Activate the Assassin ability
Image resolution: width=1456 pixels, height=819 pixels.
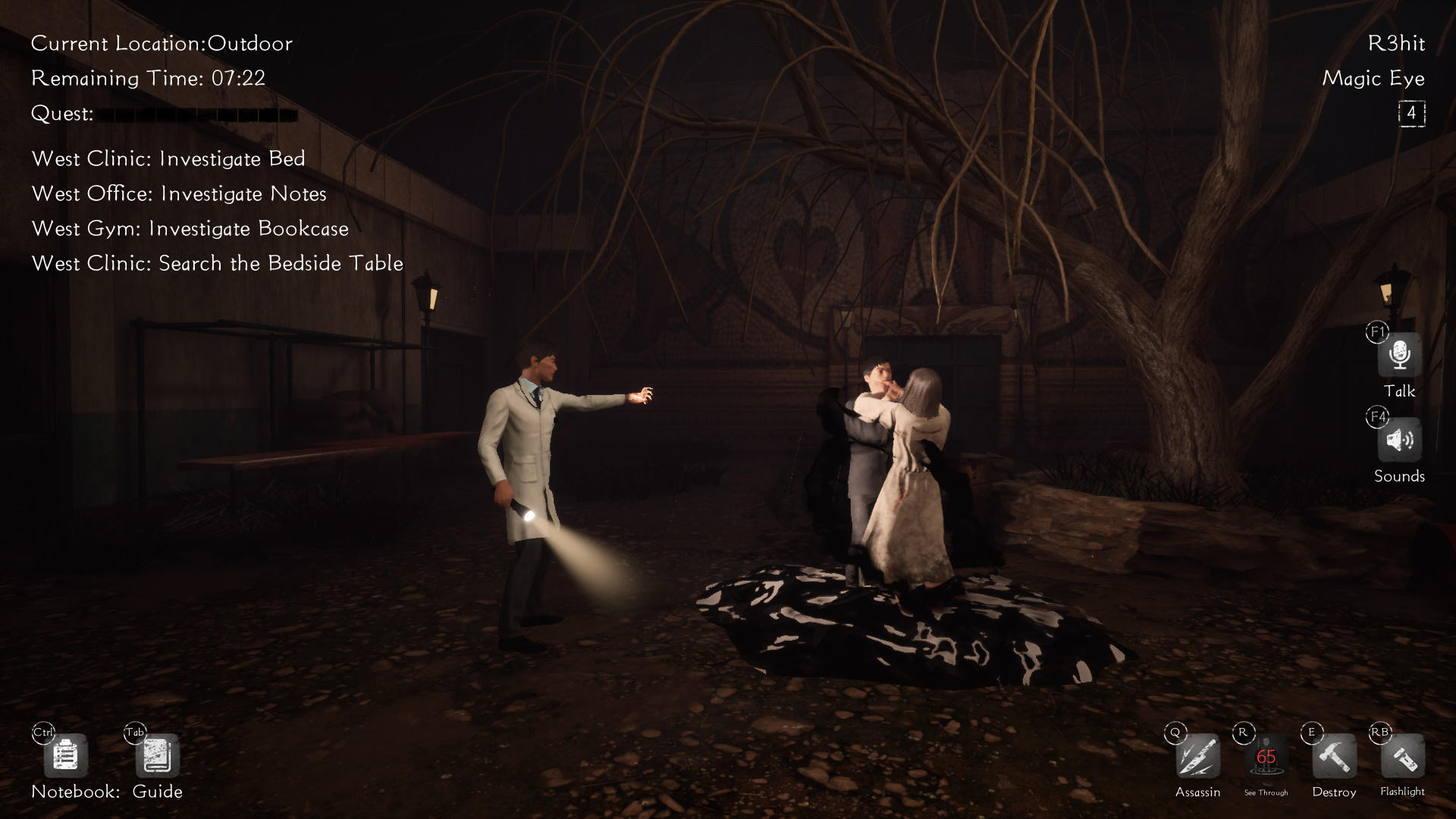coord(1197,757)
